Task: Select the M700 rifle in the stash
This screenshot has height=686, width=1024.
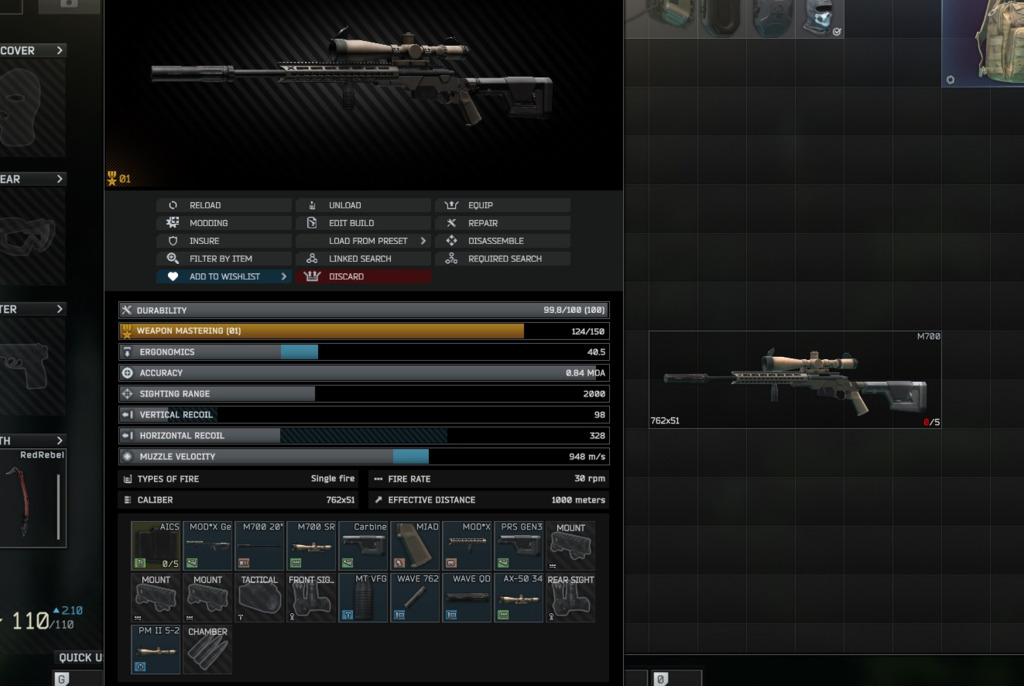Action: (x=795, y=380)
